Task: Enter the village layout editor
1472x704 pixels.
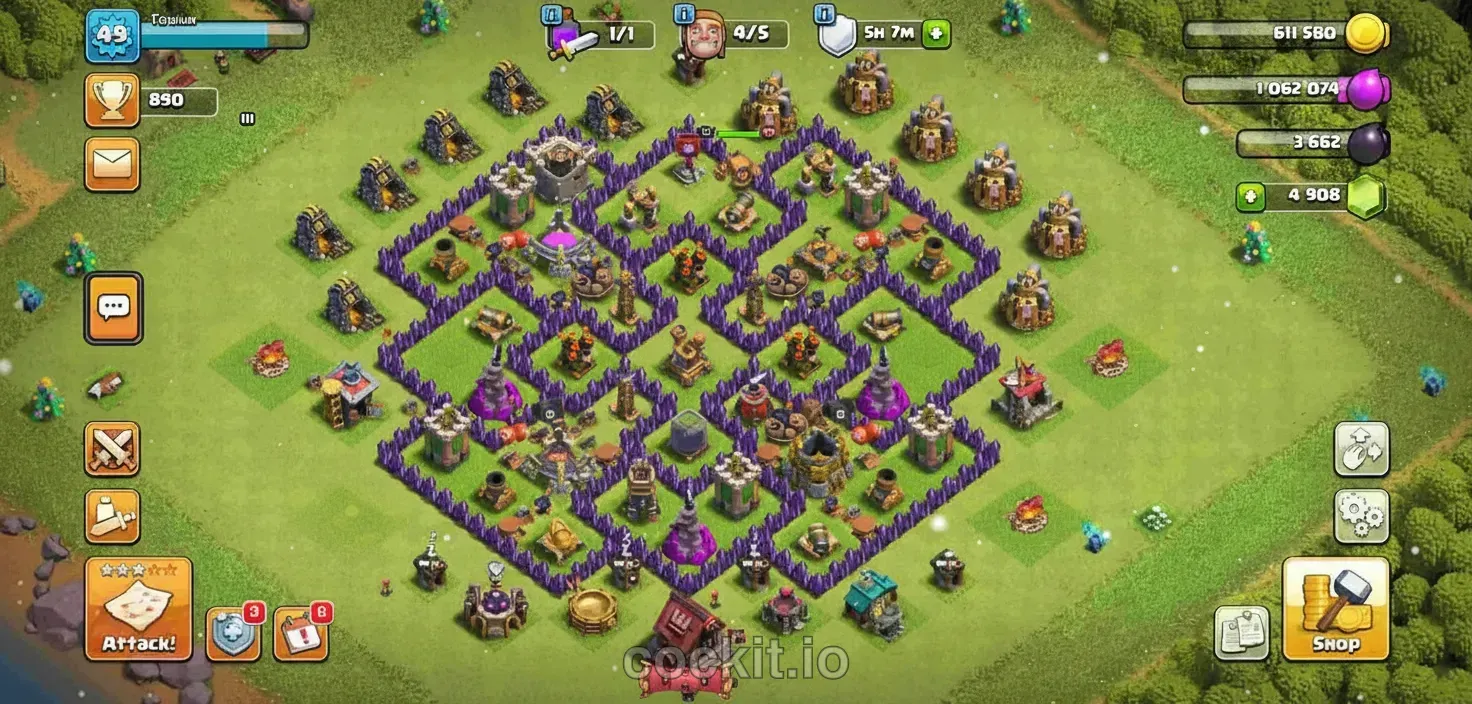Action: click(x=1361, y=449)
